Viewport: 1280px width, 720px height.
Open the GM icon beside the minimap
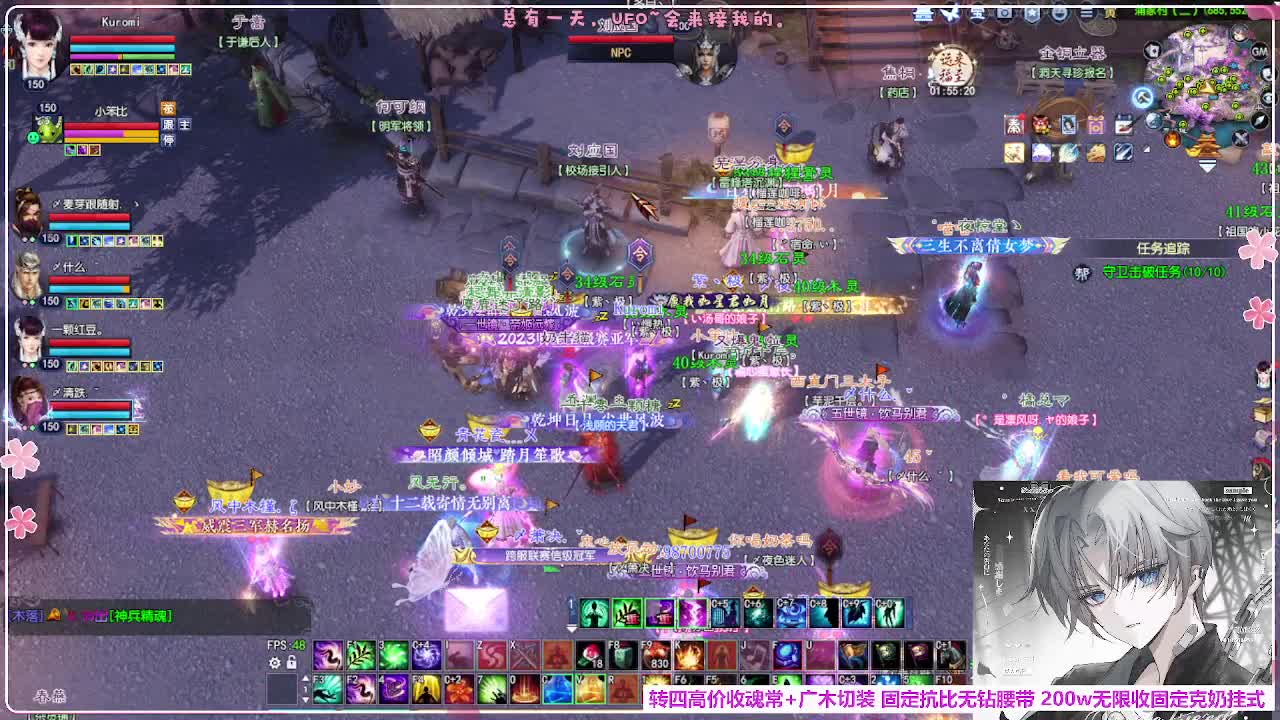coord(1259,53)
